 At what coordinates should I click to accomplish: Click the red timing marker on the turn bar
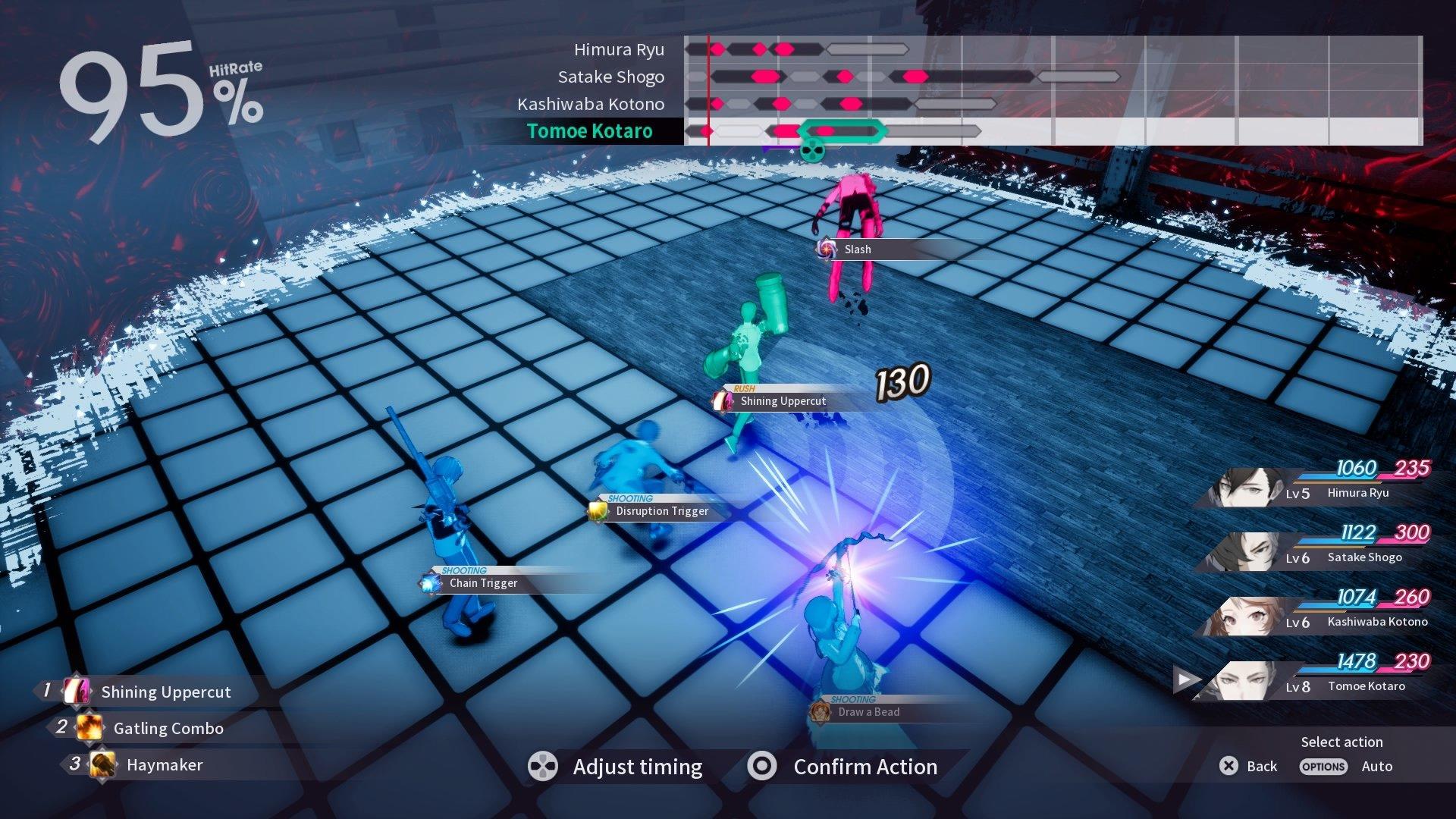[707, 89]
